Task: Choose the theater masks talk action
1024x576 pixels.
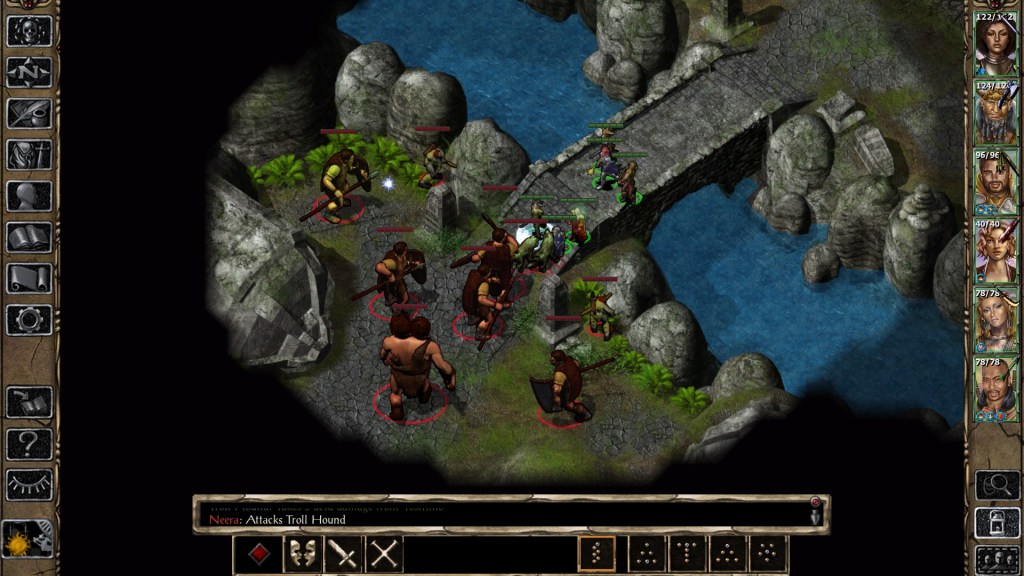Action: (302, 554)
